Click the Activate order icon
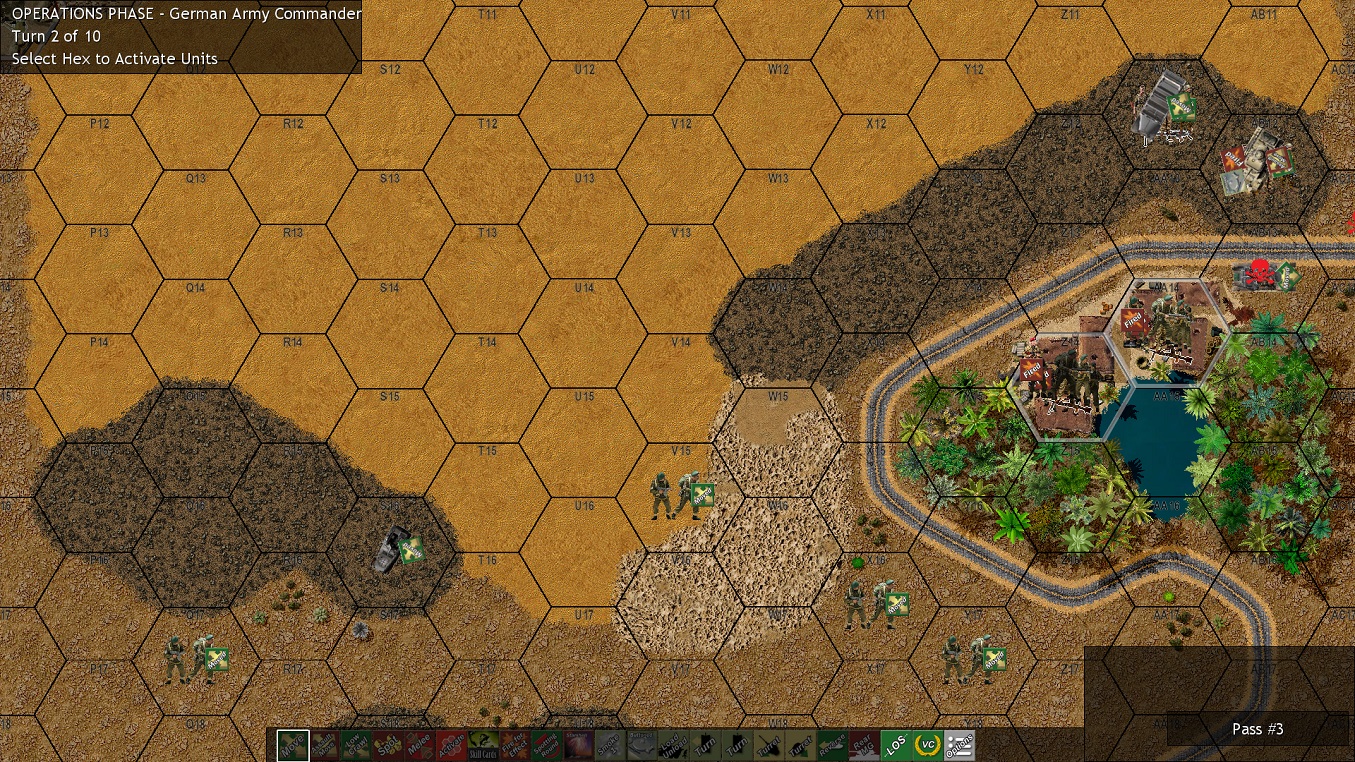1355x762 pixels. tap(452, 745)
